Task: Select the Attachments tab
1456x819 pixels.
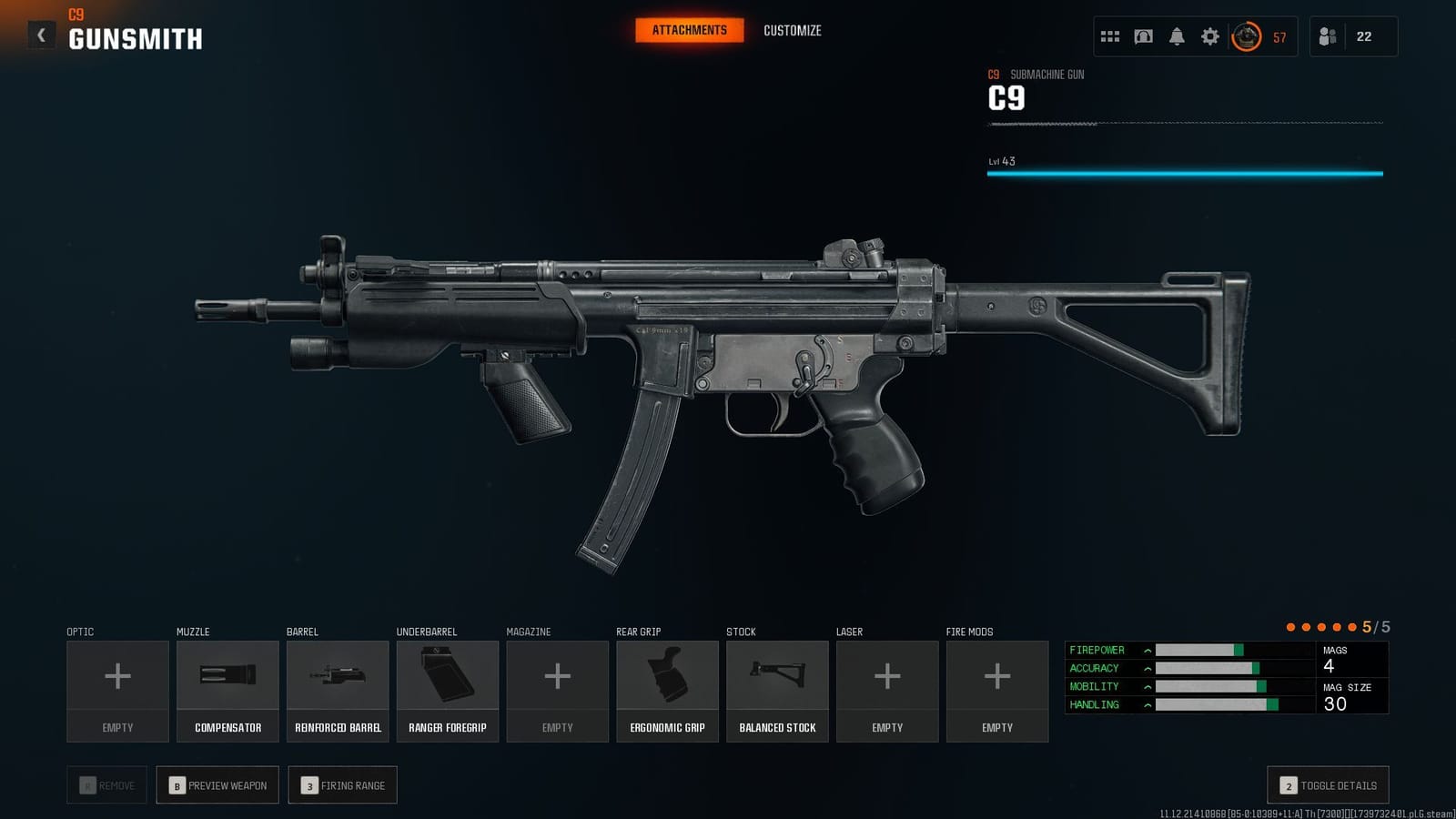Action: coord(688,30)
